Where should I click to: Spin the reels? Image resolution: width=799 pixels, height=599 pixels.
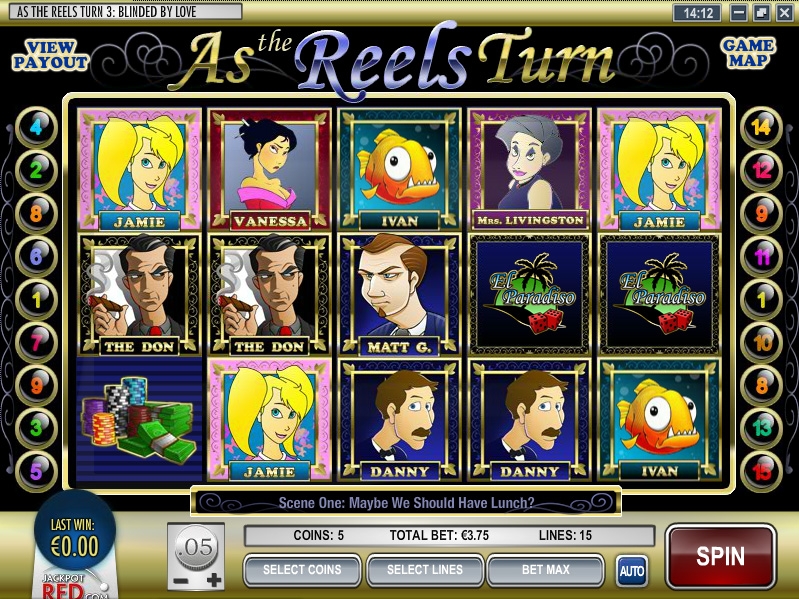(720, 556)
